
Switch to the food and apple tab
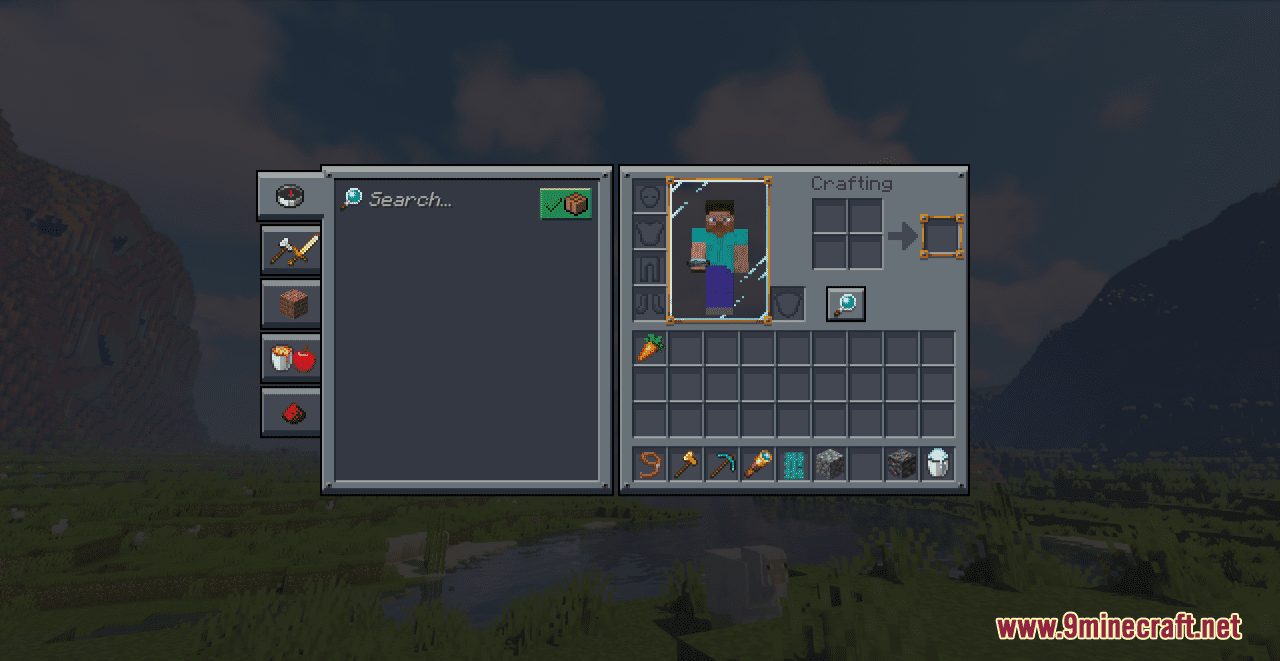coord(291,358)
